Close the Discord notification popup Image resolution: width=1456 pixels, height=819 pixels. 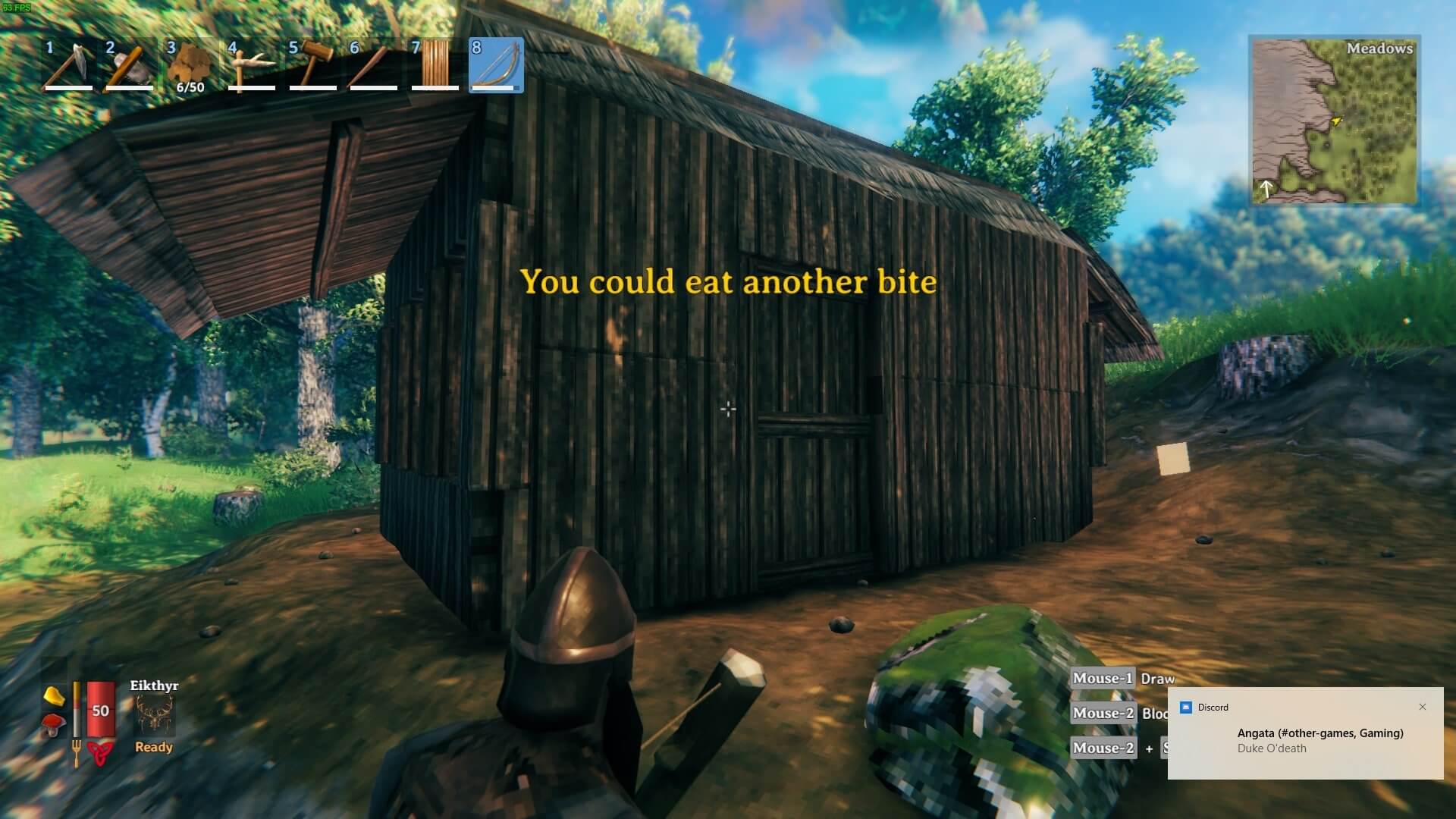point(1422,707)
